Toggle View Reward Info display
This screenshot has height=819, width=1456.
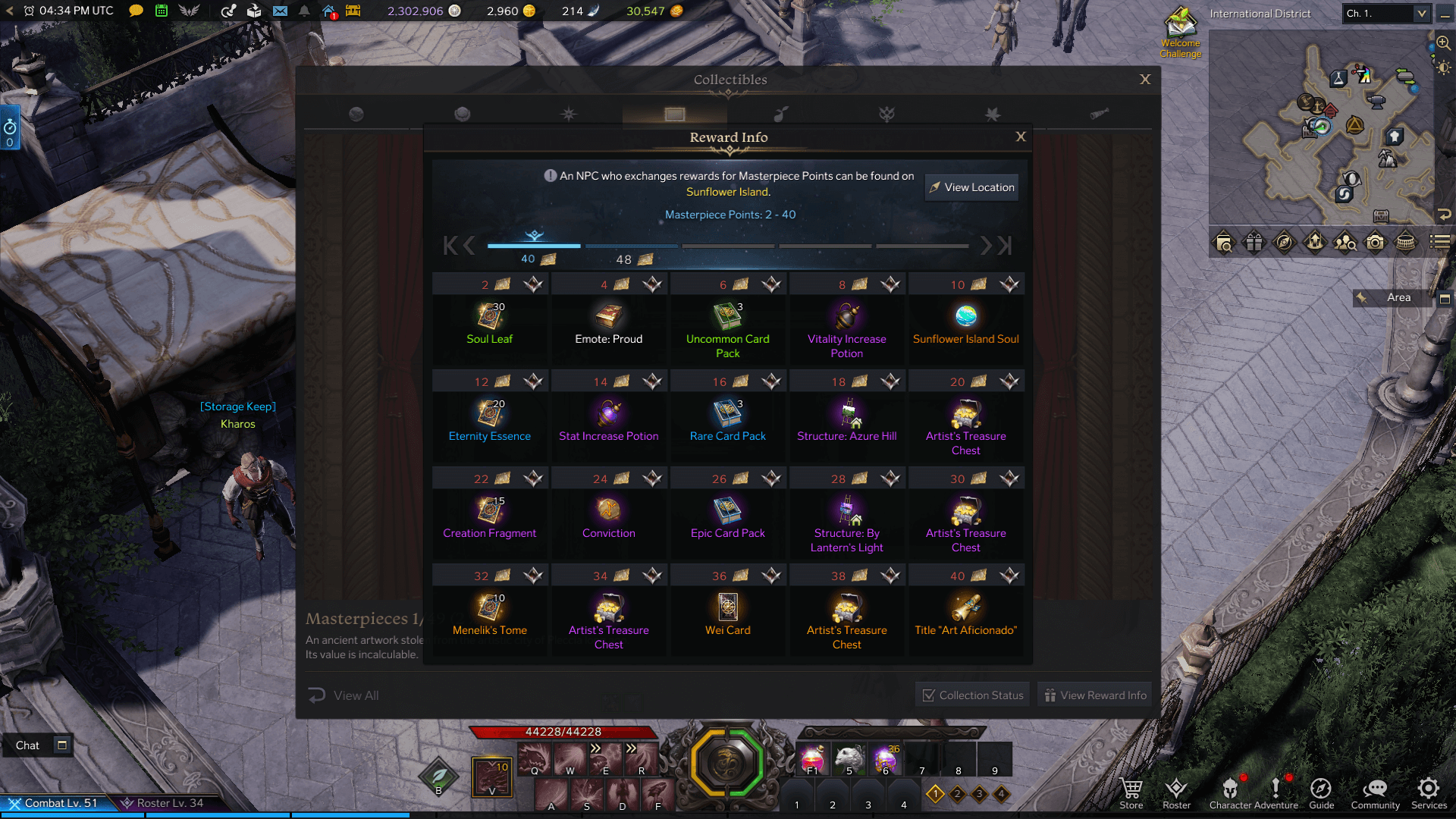tap(1094, 694)
